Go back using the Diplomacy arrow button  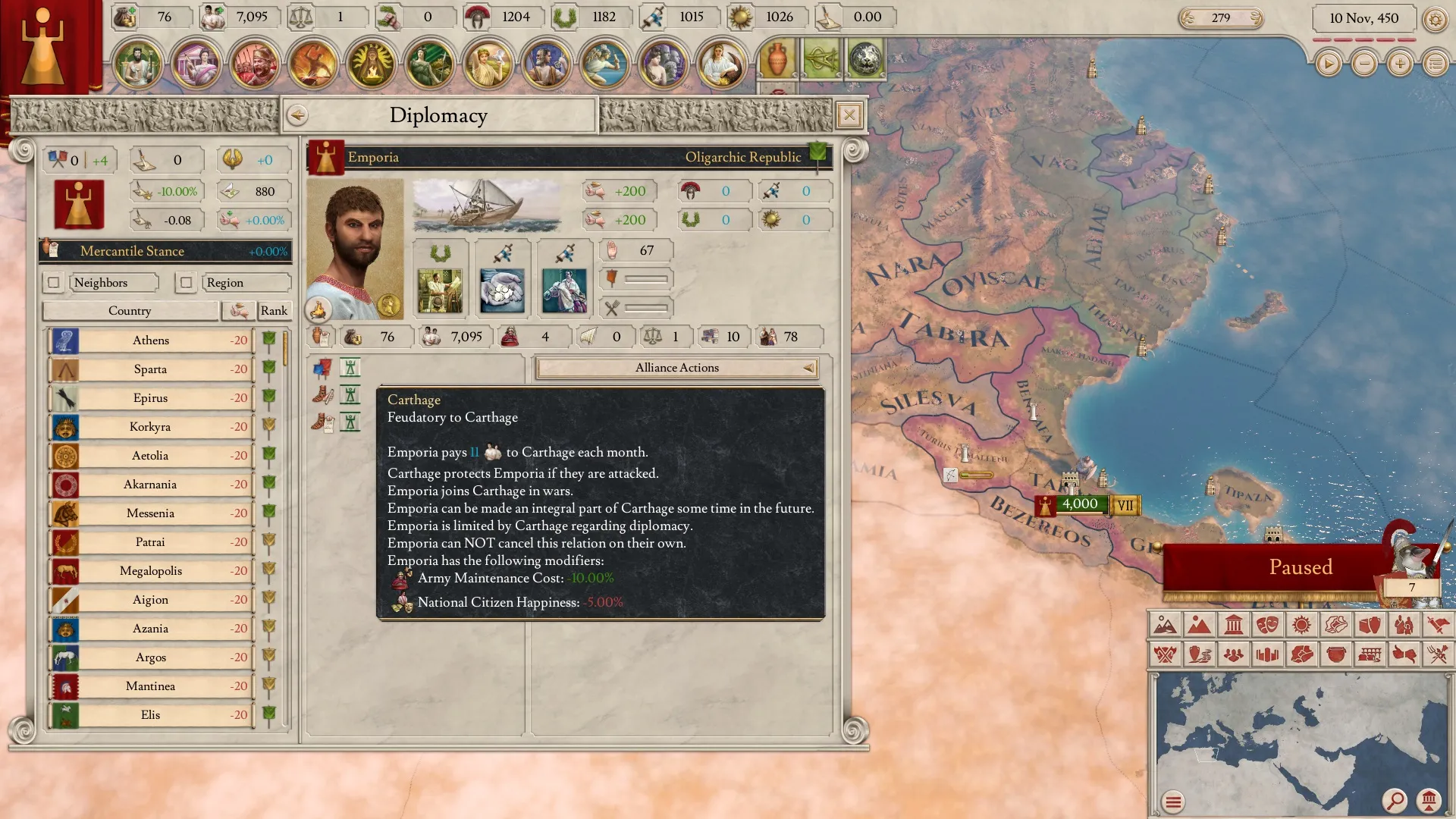[297, 115]
